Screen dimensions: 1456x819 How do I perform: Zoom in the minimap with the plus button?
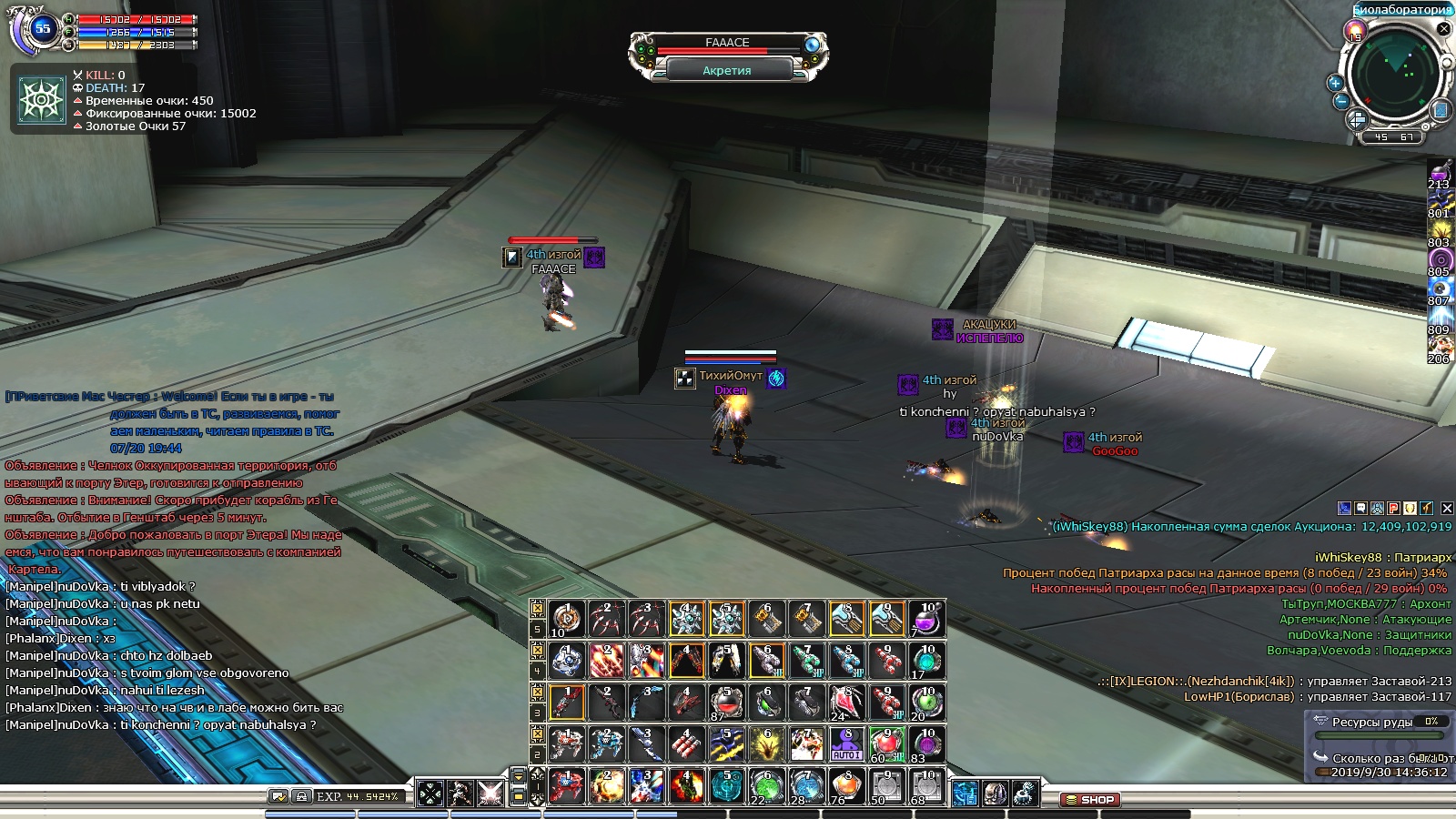pos(1336,83)
